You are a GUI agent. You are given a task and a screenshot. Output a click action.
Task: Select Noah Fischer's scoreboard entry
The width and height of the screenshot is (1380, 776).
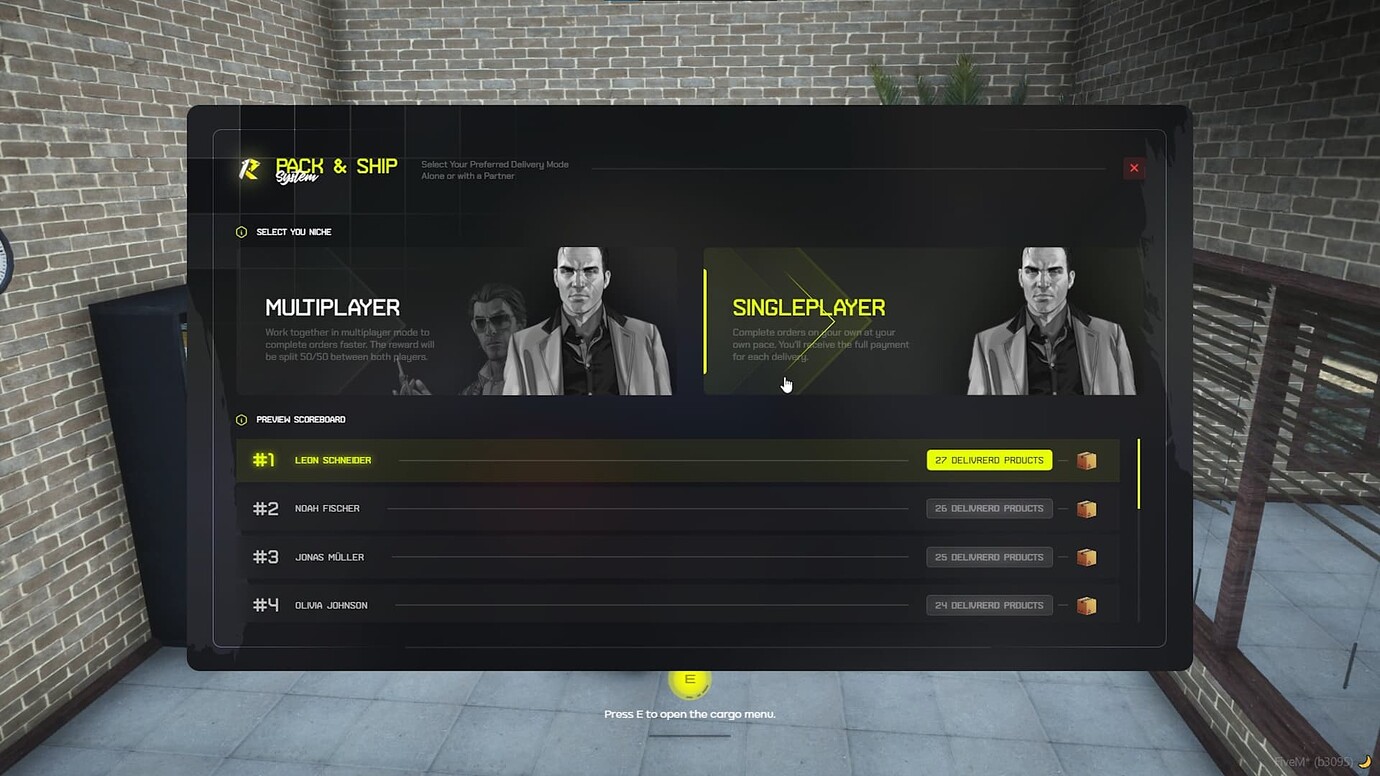pos(600,508)
